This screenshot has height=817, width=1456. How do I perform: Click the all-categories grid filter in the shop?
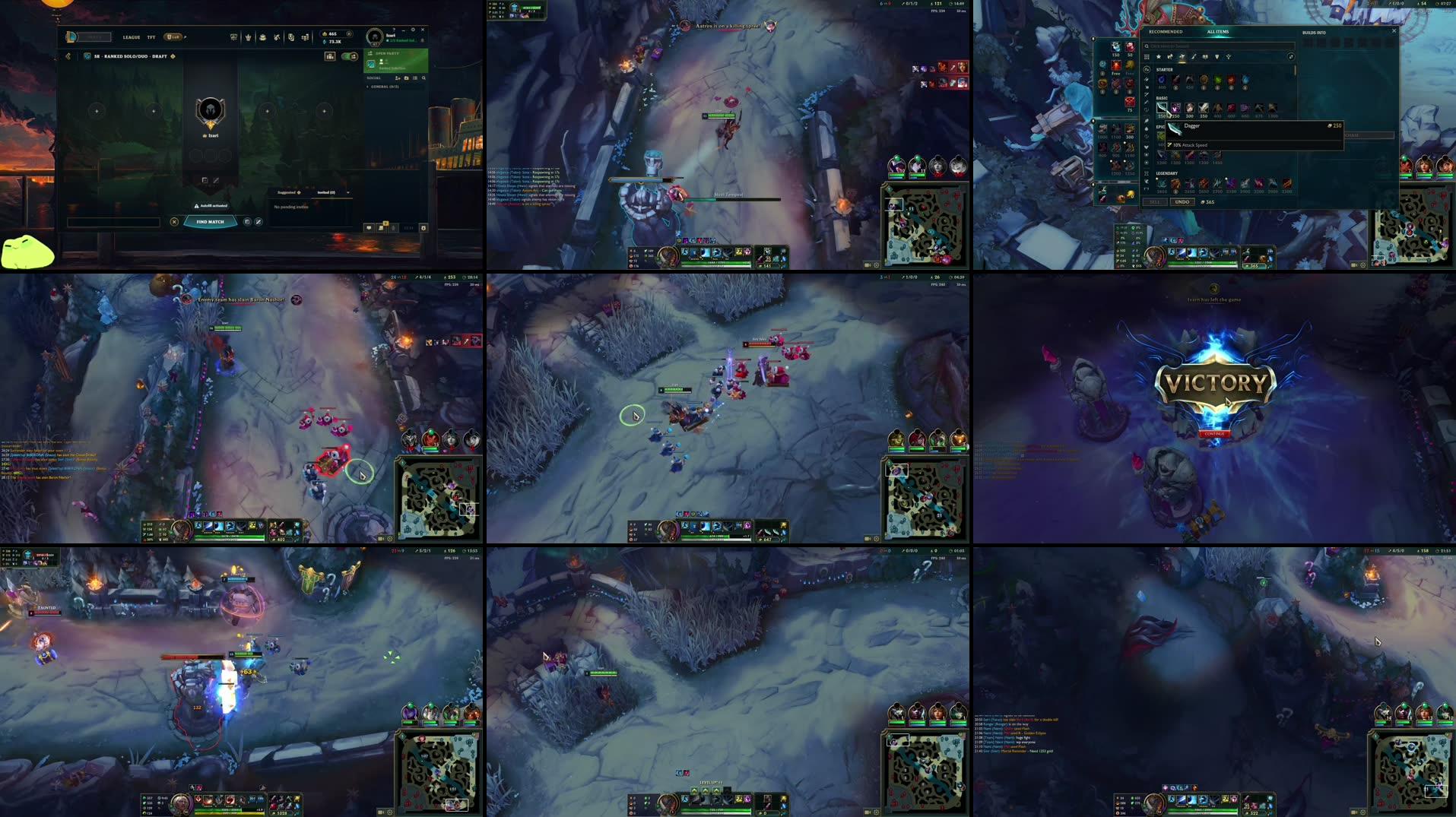[x=1147, y=56]
